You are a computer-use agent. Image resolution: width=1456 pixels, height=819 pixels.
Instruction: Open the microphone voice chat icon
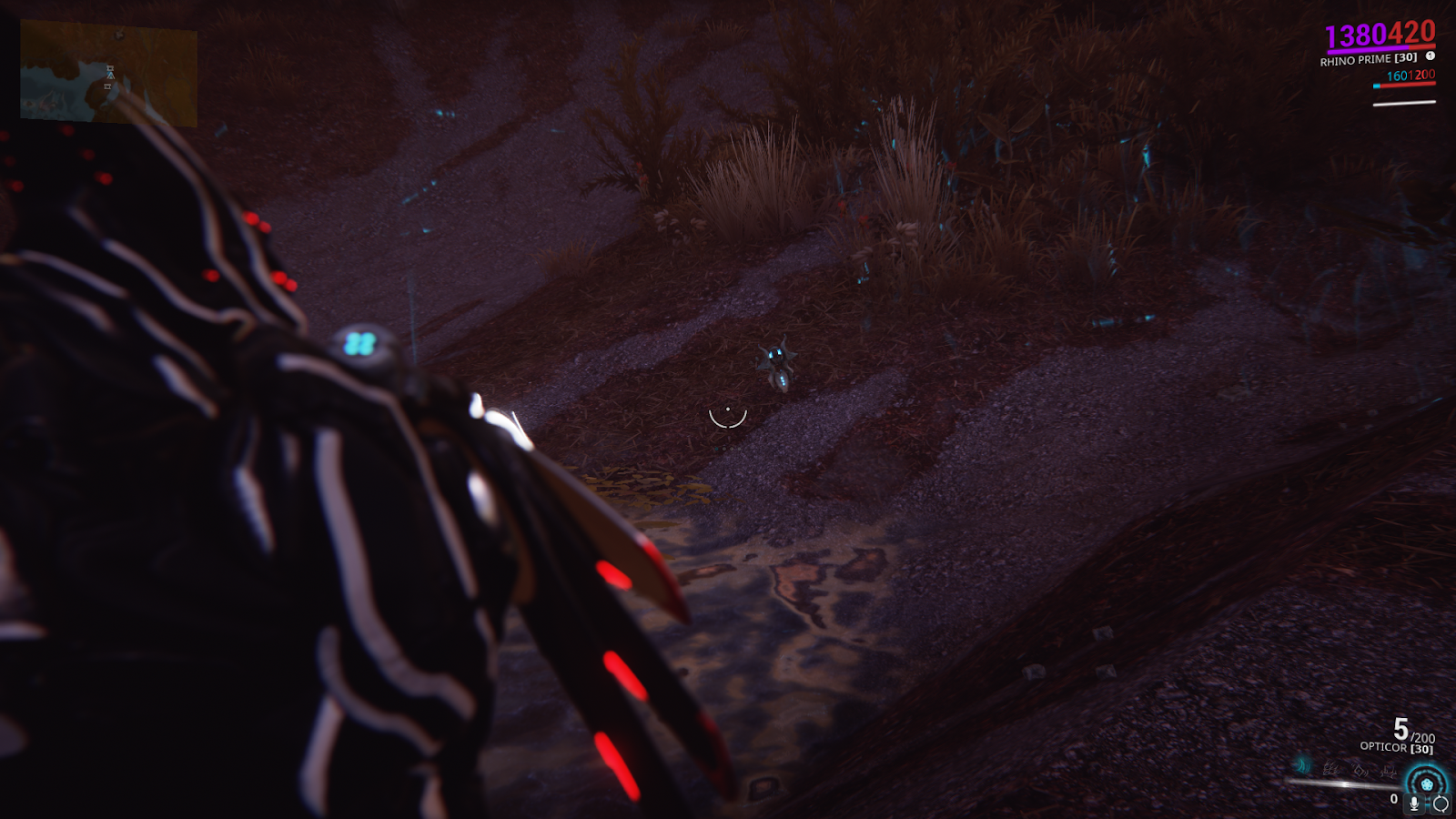[1413, 804]
